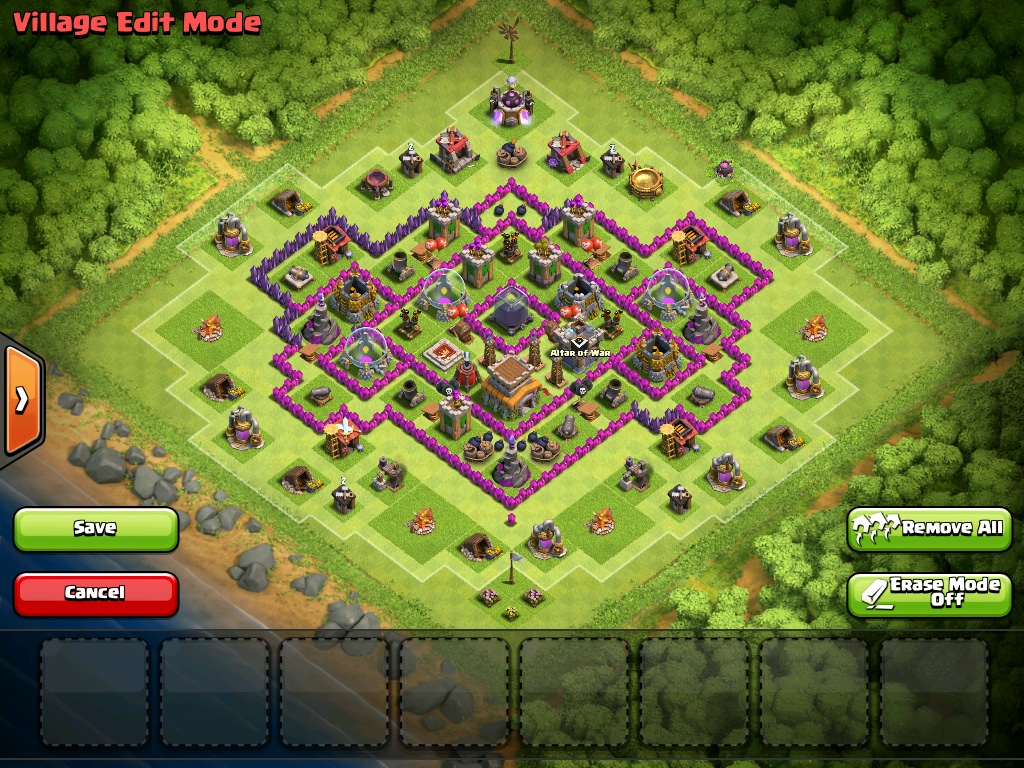This screenshot has width=1024, height=768.
Task: Save the village layout
Action: point(96,528)
